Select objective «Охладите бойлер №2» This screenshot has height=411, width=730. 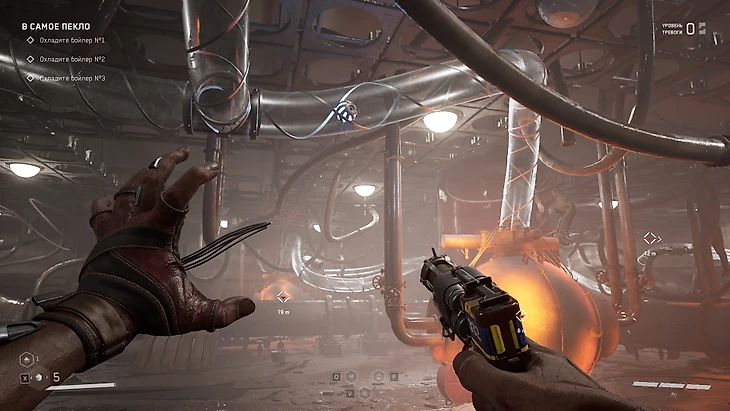72,59
